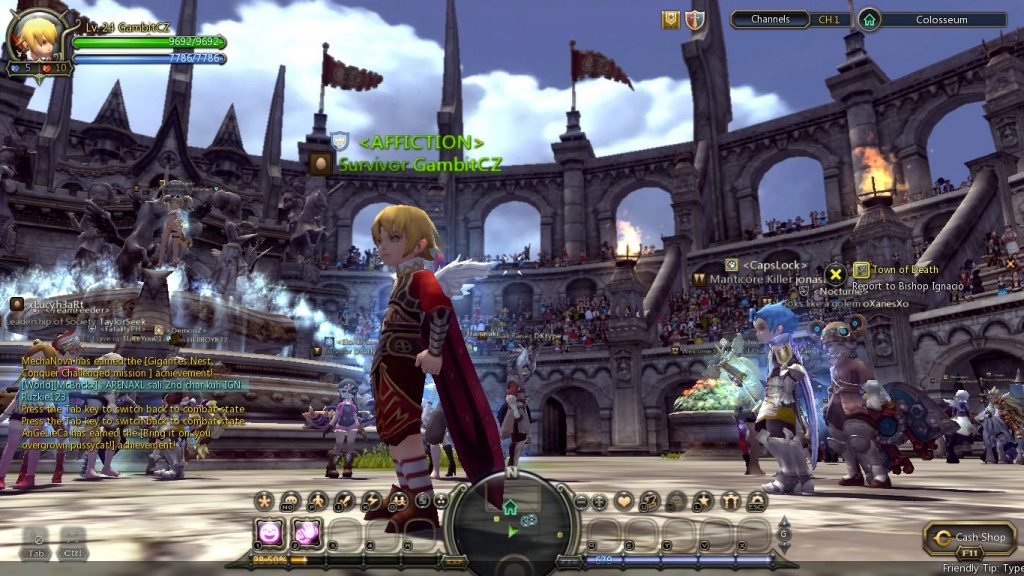Open the sword menu icon

343,500
